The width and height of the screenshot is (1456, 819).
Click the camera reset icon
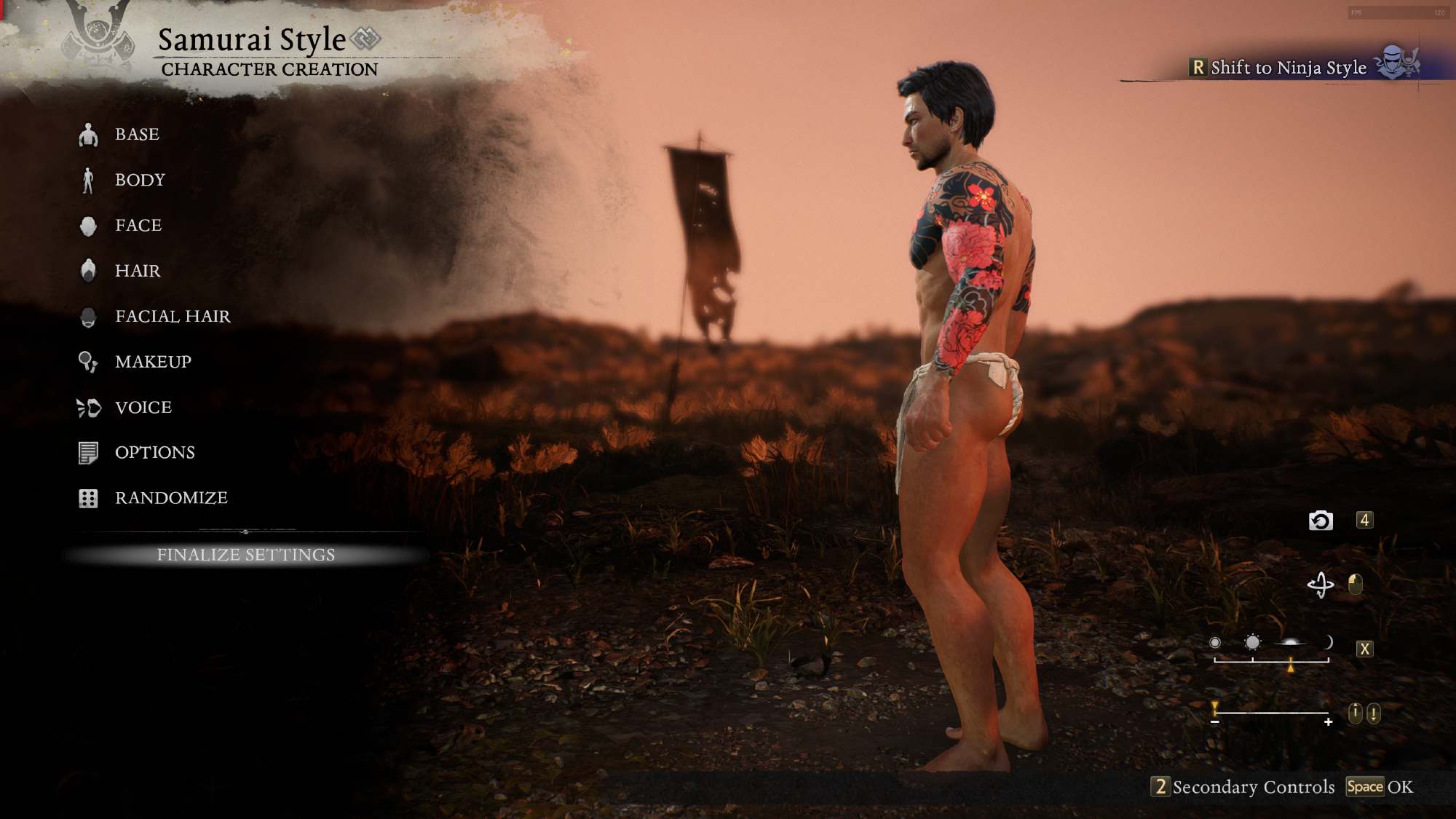click(1321, 521)
